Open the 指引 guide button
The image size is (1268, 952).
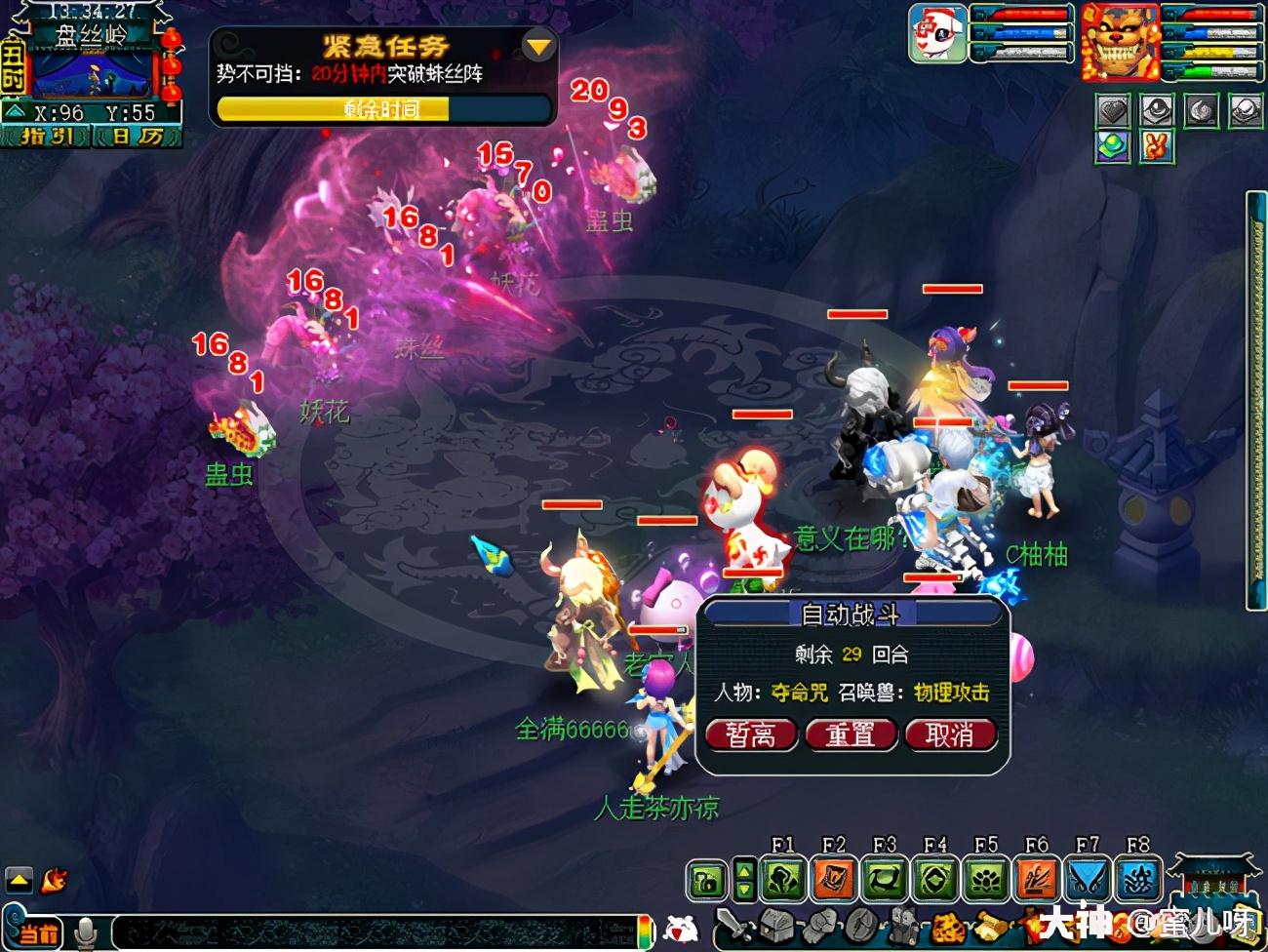(47, 137)
